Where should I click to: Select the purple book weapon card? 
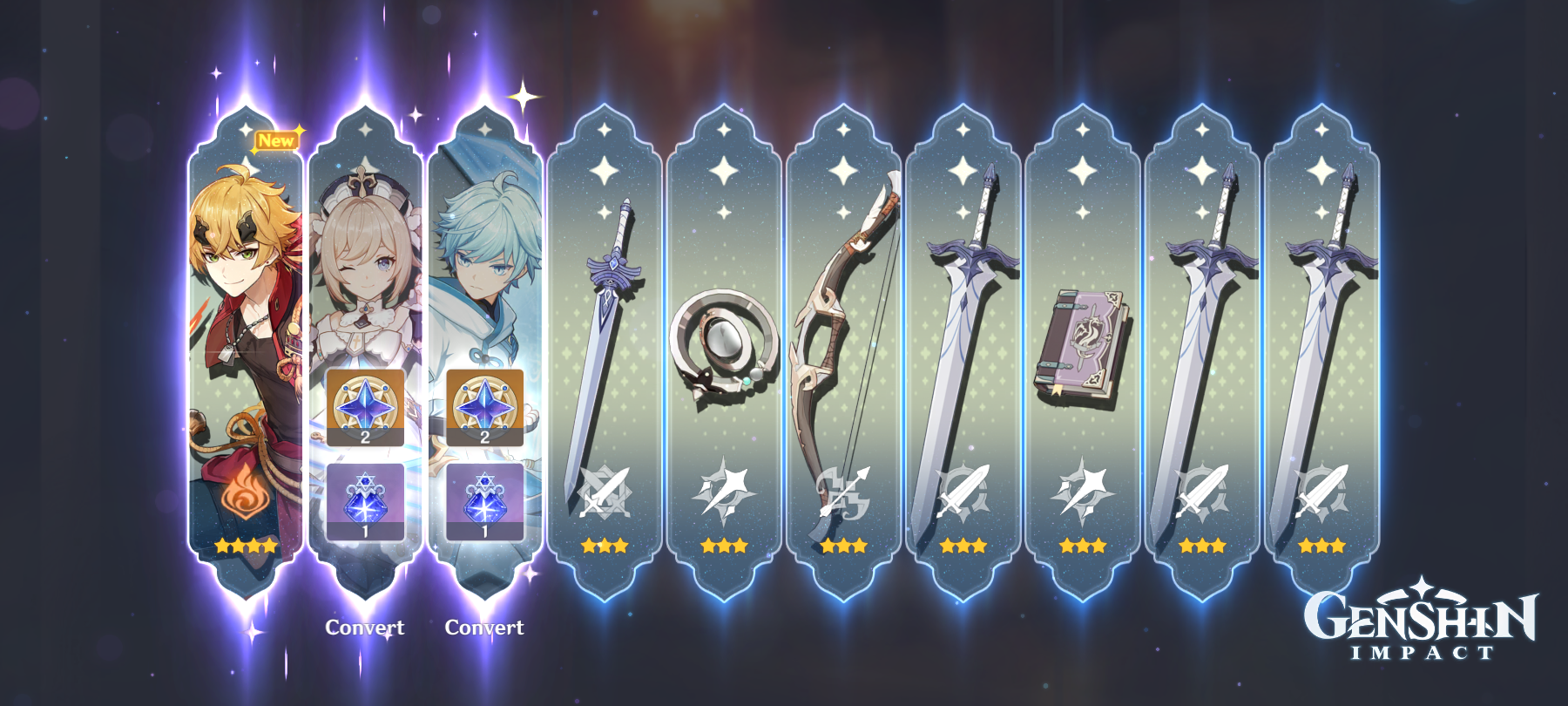1083,349
